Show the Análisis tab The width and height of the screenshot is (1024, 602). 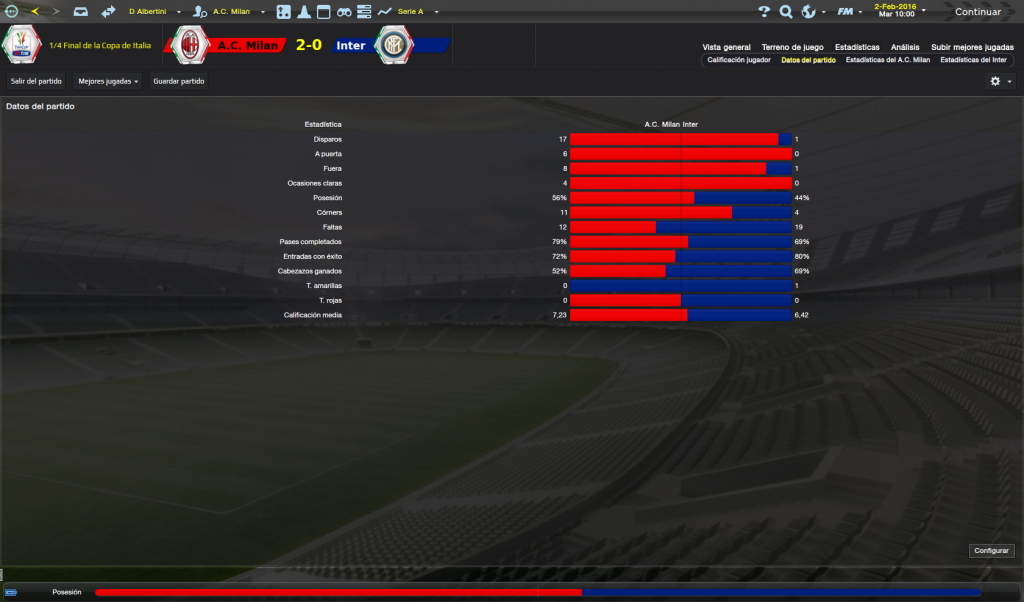[905, 47]
